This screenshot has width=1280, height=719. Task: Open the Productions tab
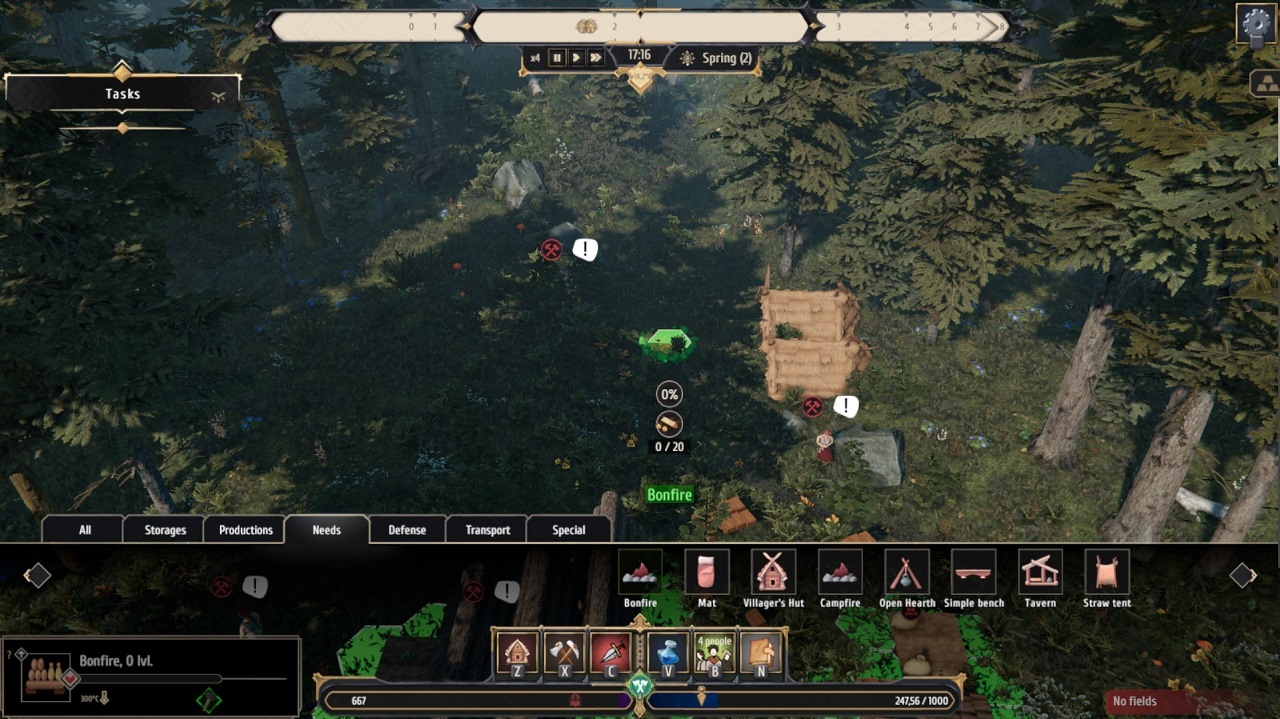click(246, 530)
